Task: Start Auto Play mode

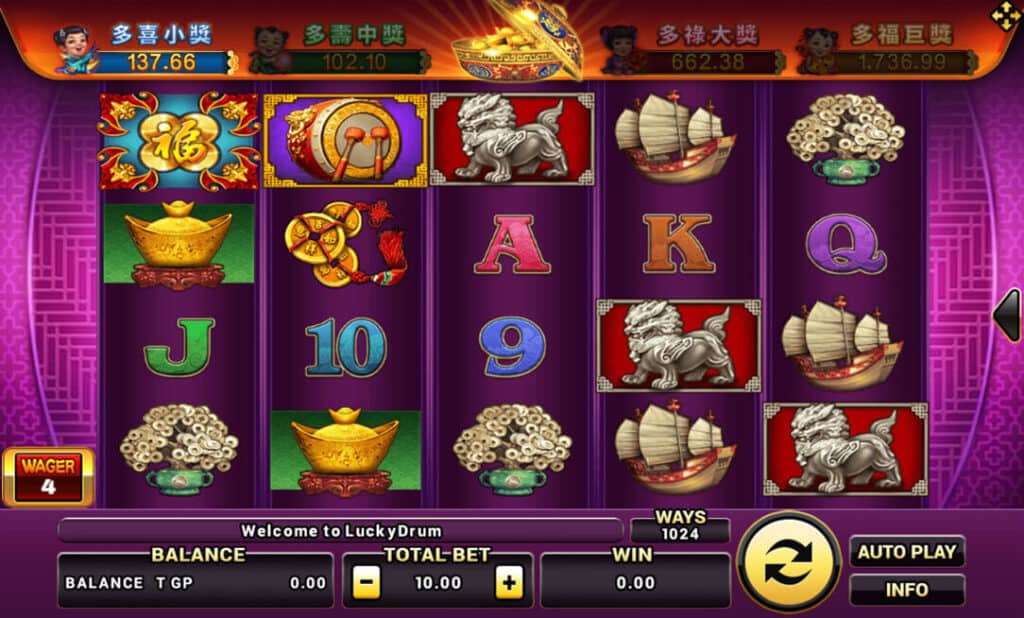Action: pos(907,551)
